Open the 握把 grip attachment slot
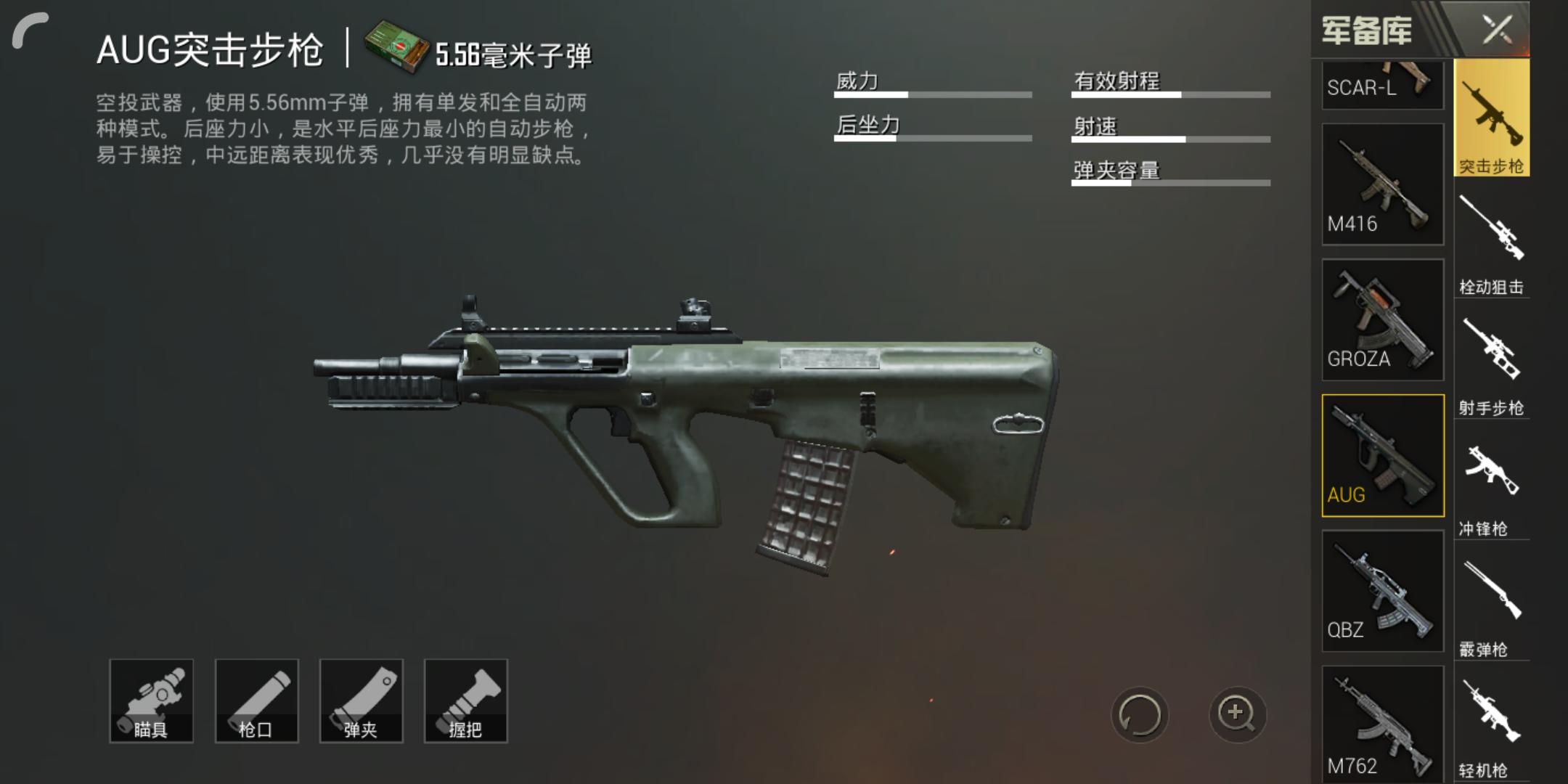The image size is (1568, 784). pyautogui.click(x=465, y=699)
